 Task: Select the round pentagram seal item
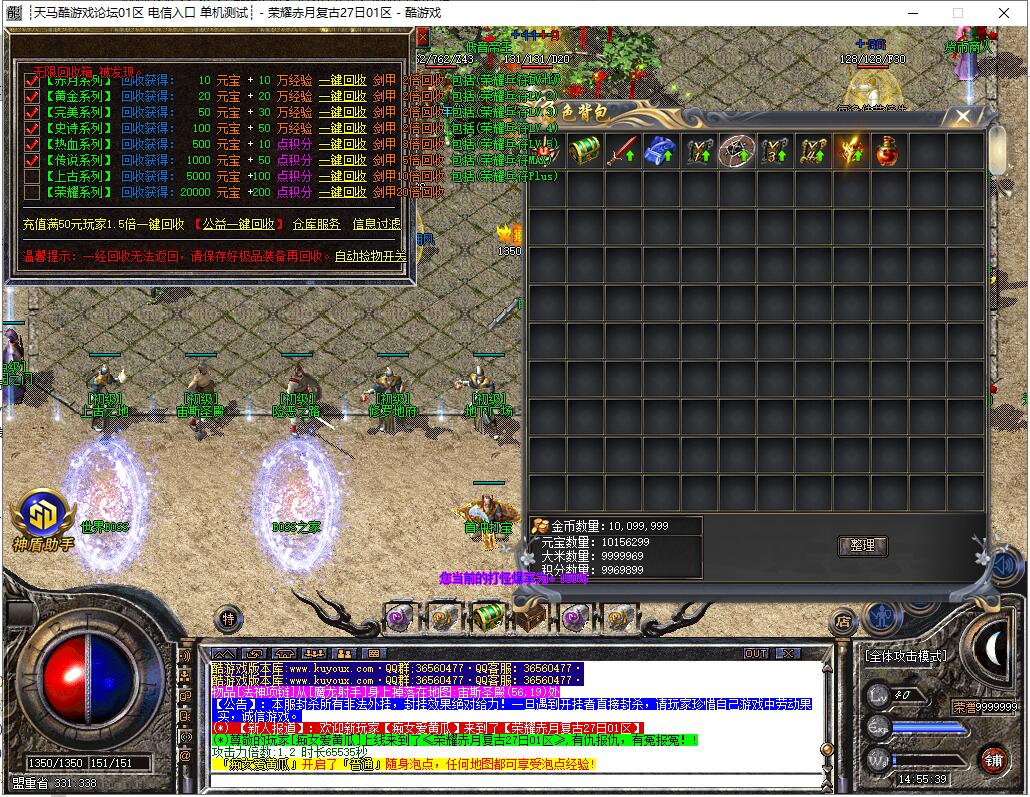tap(737, 151)
